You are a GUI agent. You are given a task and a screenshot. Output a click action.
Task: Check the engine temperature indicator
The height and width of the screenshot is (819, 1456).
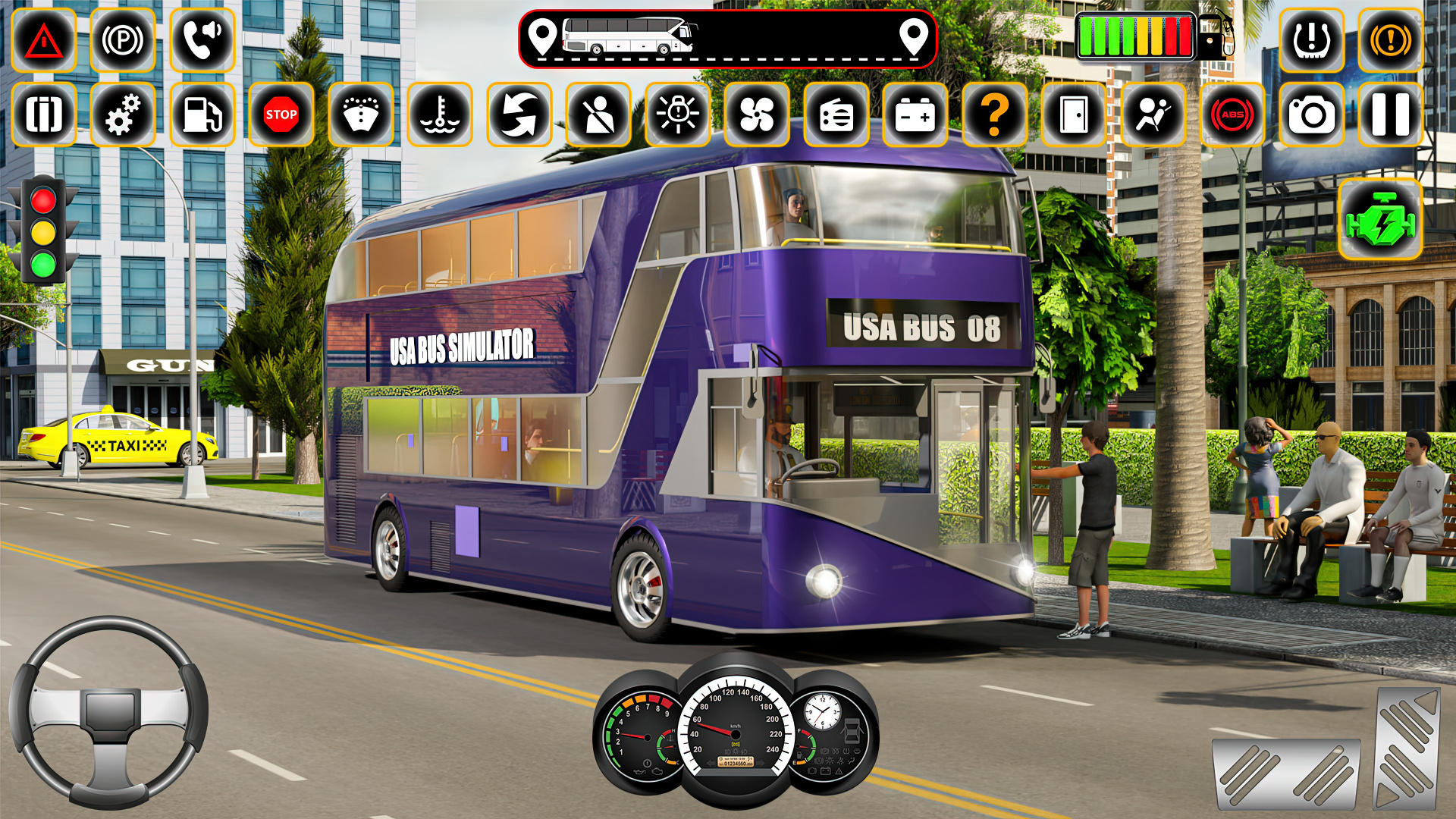pos(438,115)
